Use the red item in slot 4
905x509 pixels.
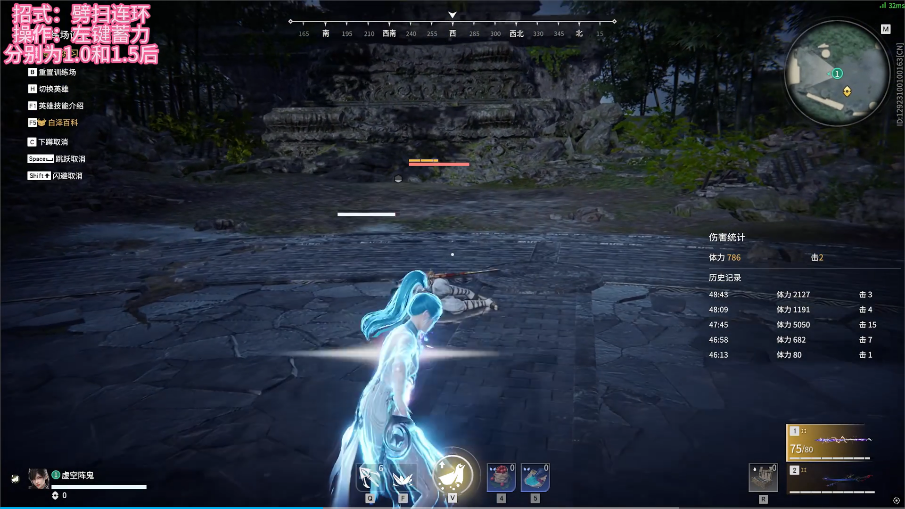pos(501,477)
